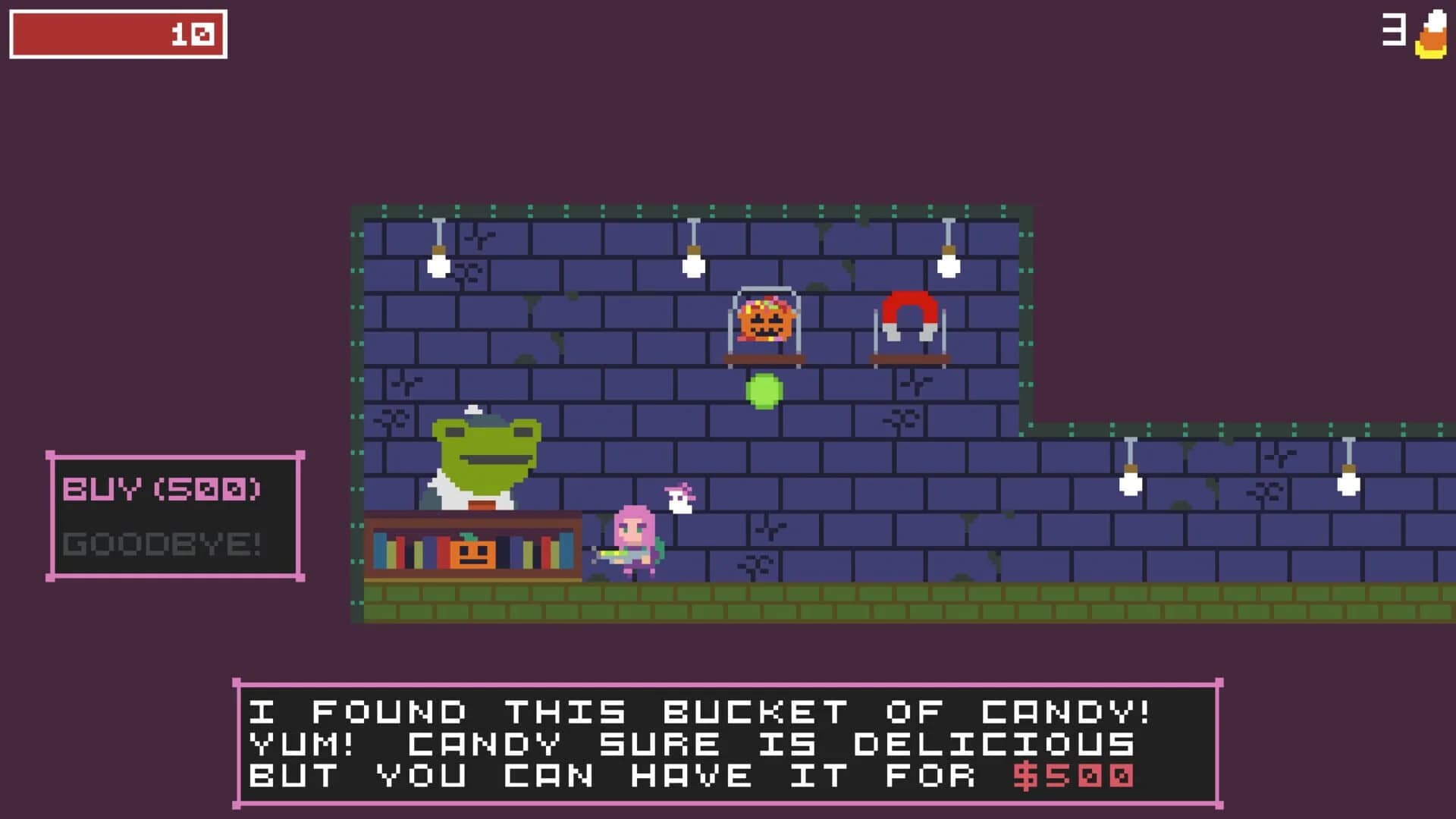Image resolution: width=1456 pixels, height=819 pixels.
Task: Select GOODBYE! to leave the shop
Action: pyautogui.click(x=161, y=542)
